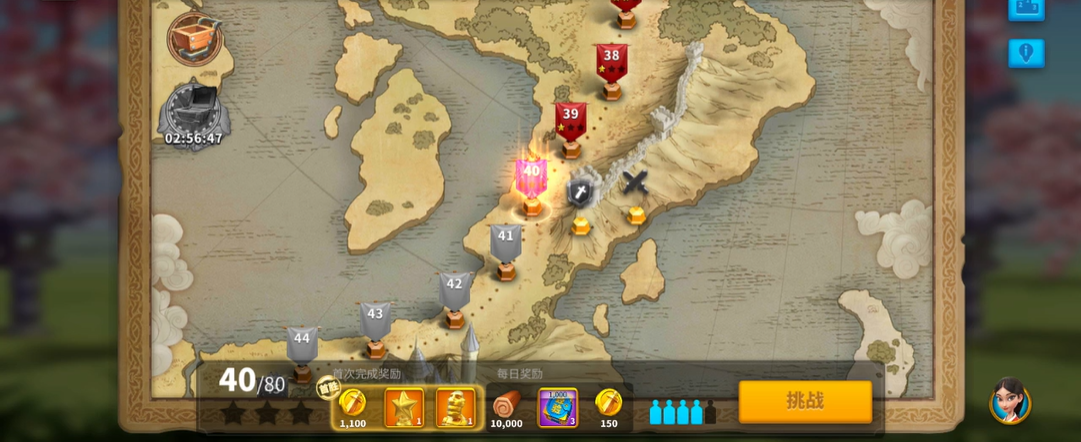The image size is (1081, 442).
Task: Open the orange treasure chest icon
Action: coord(194,39)
